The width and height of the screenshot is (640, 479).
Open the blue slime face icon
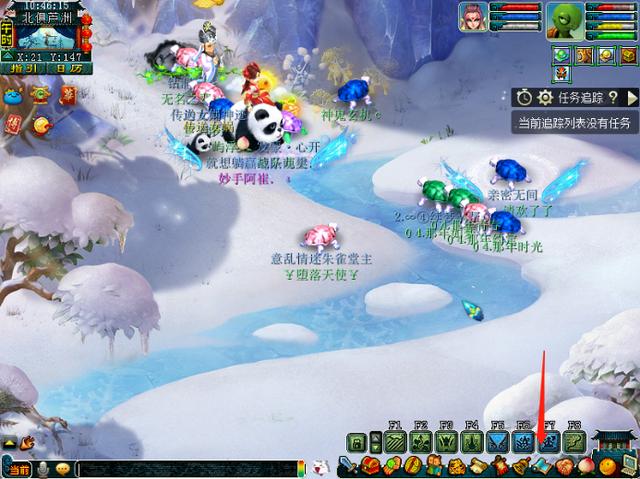pos(12,97)
